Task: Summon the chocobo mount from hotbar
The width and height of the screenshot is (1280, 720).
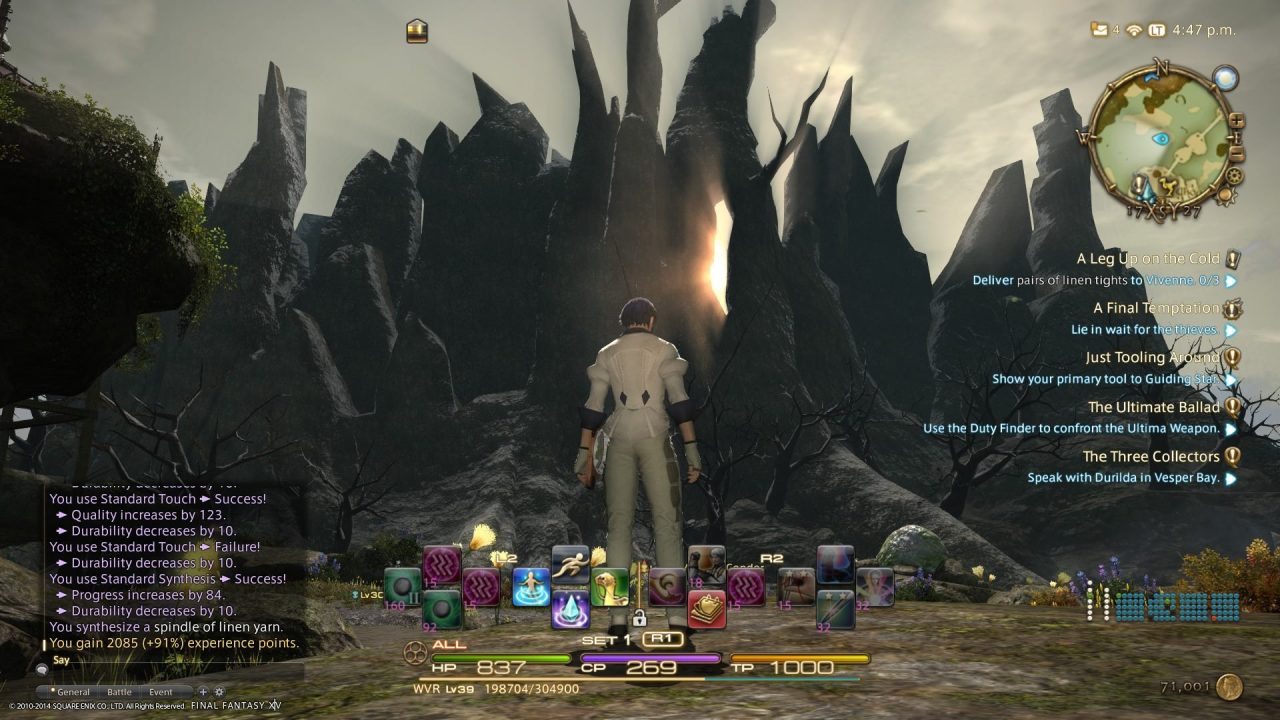Action: coord(609,587)
